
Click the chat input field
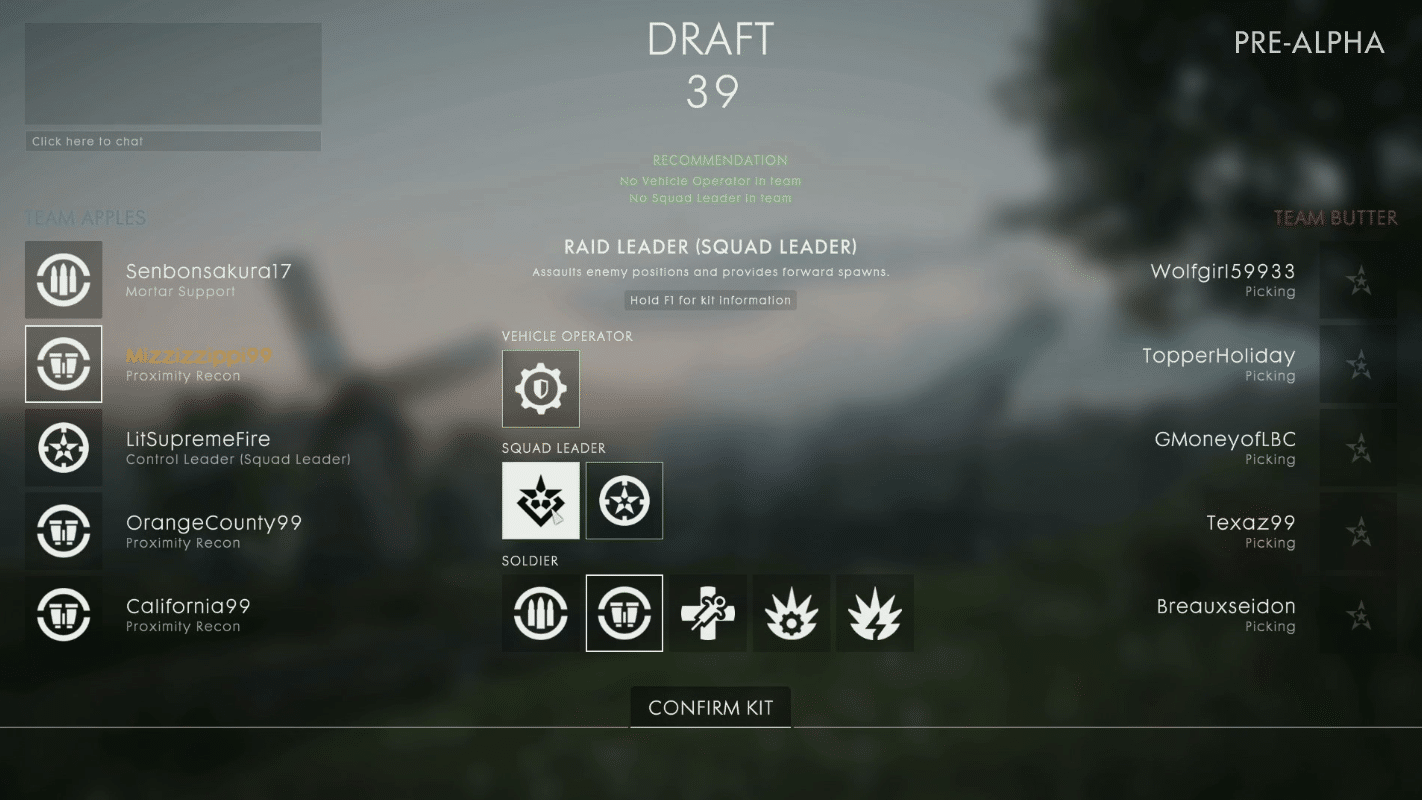coord(173,141)
